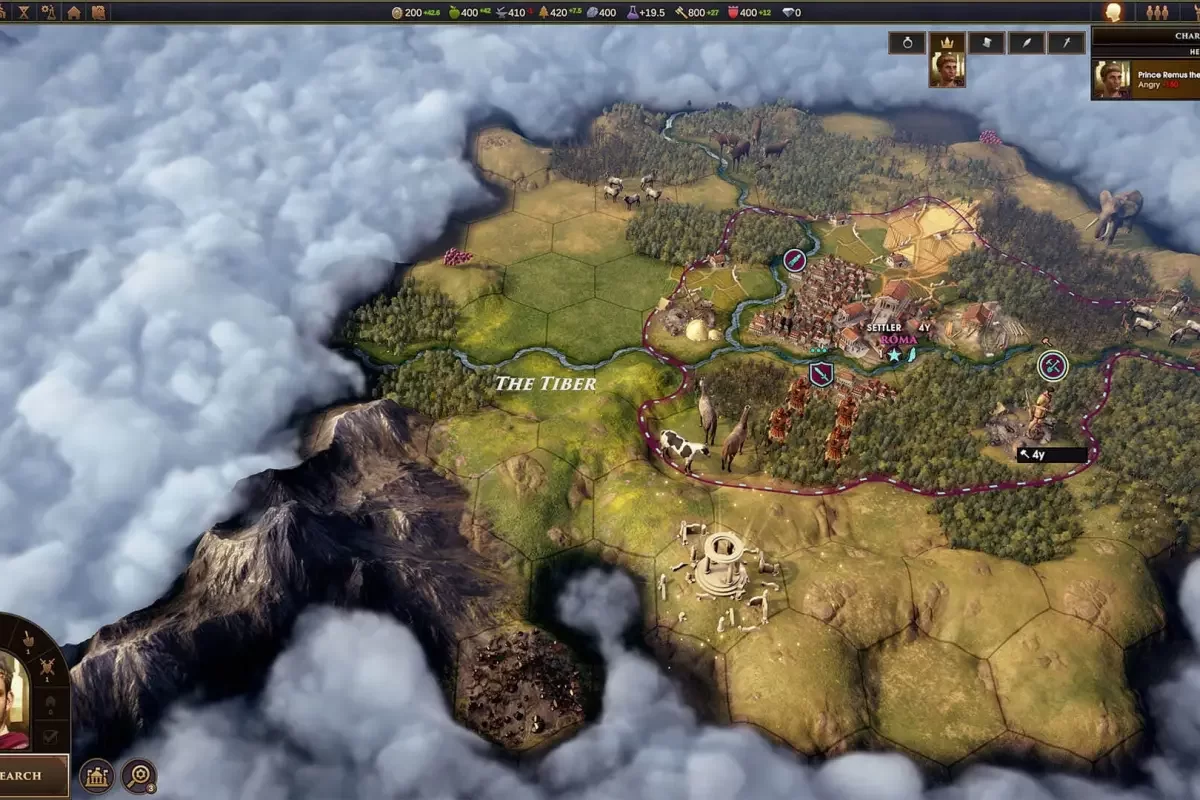
Task: Open the three figures icon in top bar
Action: pos(1157,12)
